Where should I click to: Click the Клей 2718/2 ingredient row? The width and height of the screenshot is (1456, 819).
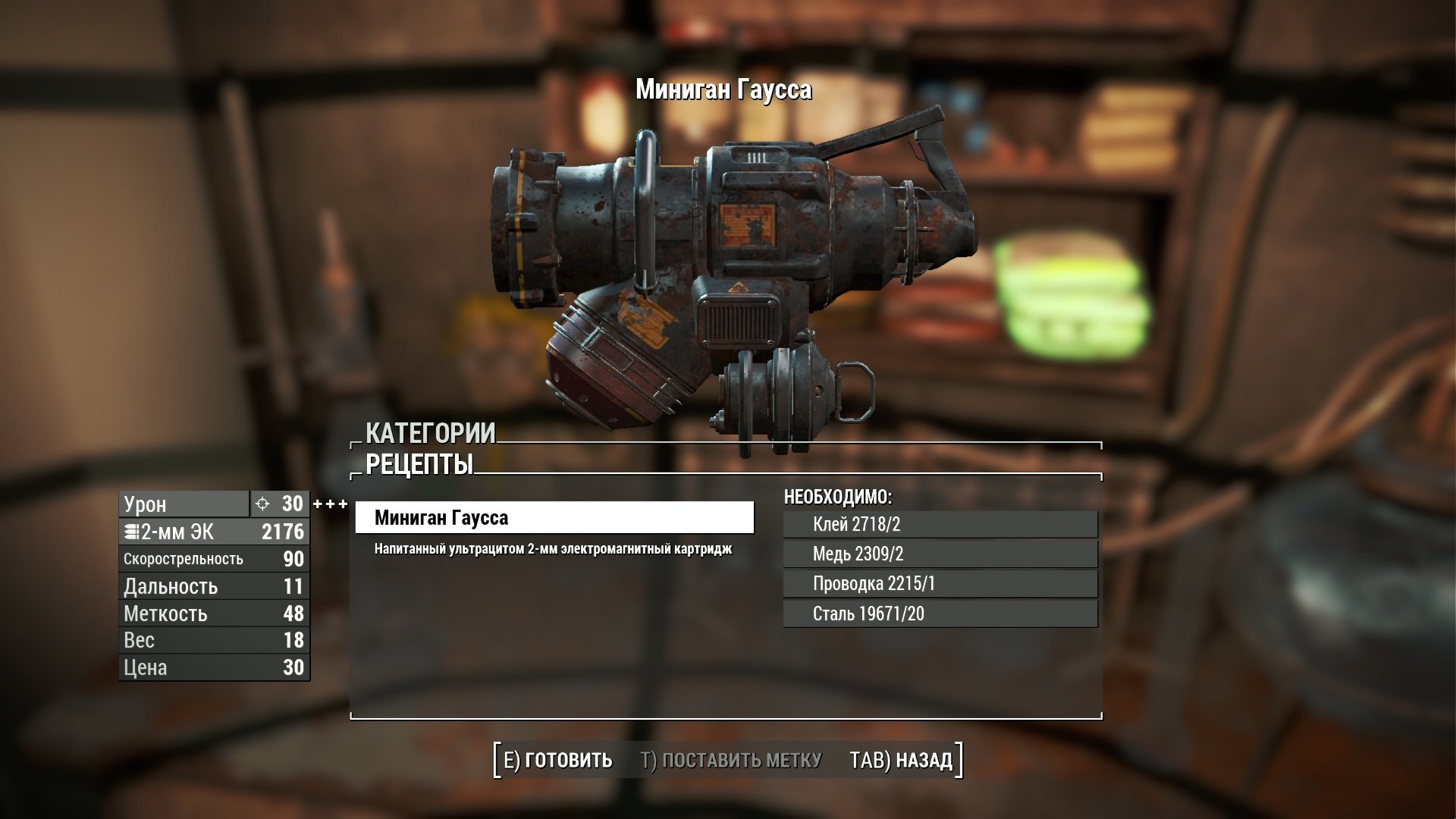pyautogui.click(x=940, y=524)
